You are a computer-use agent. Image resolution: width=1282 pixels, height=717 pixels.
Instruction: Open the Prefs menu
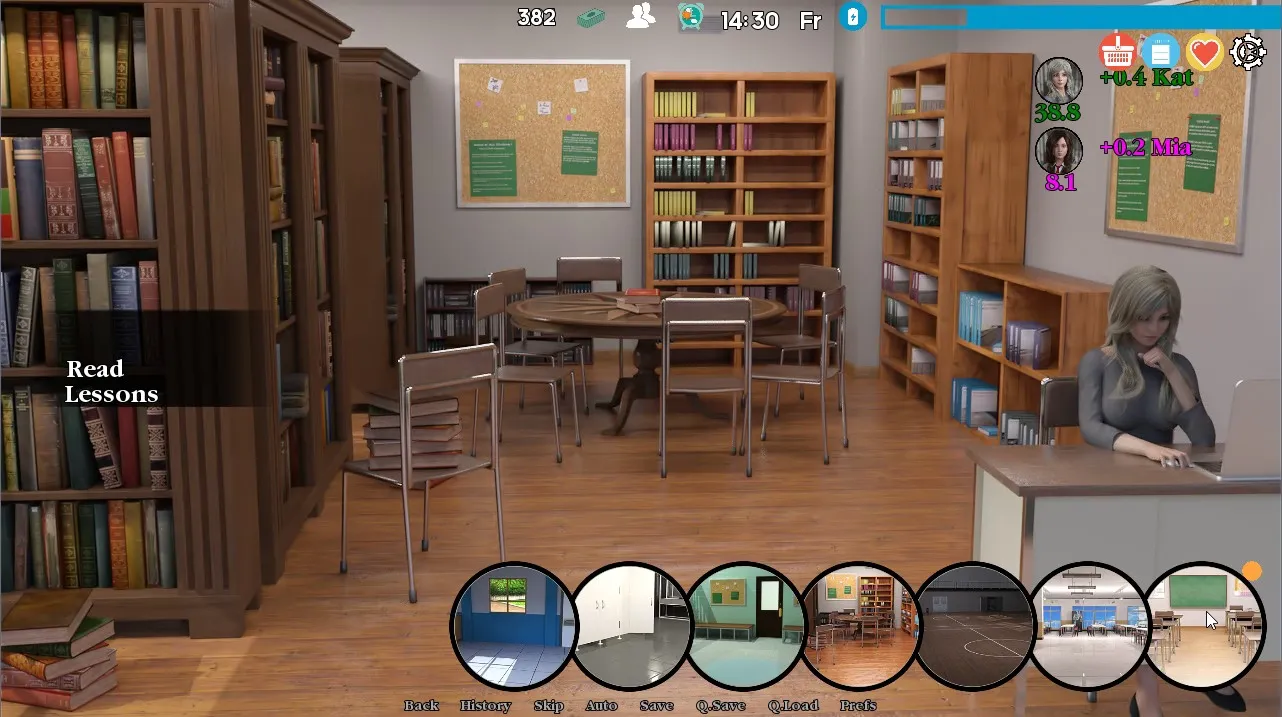pyautogui.click(x=858, y=705)
